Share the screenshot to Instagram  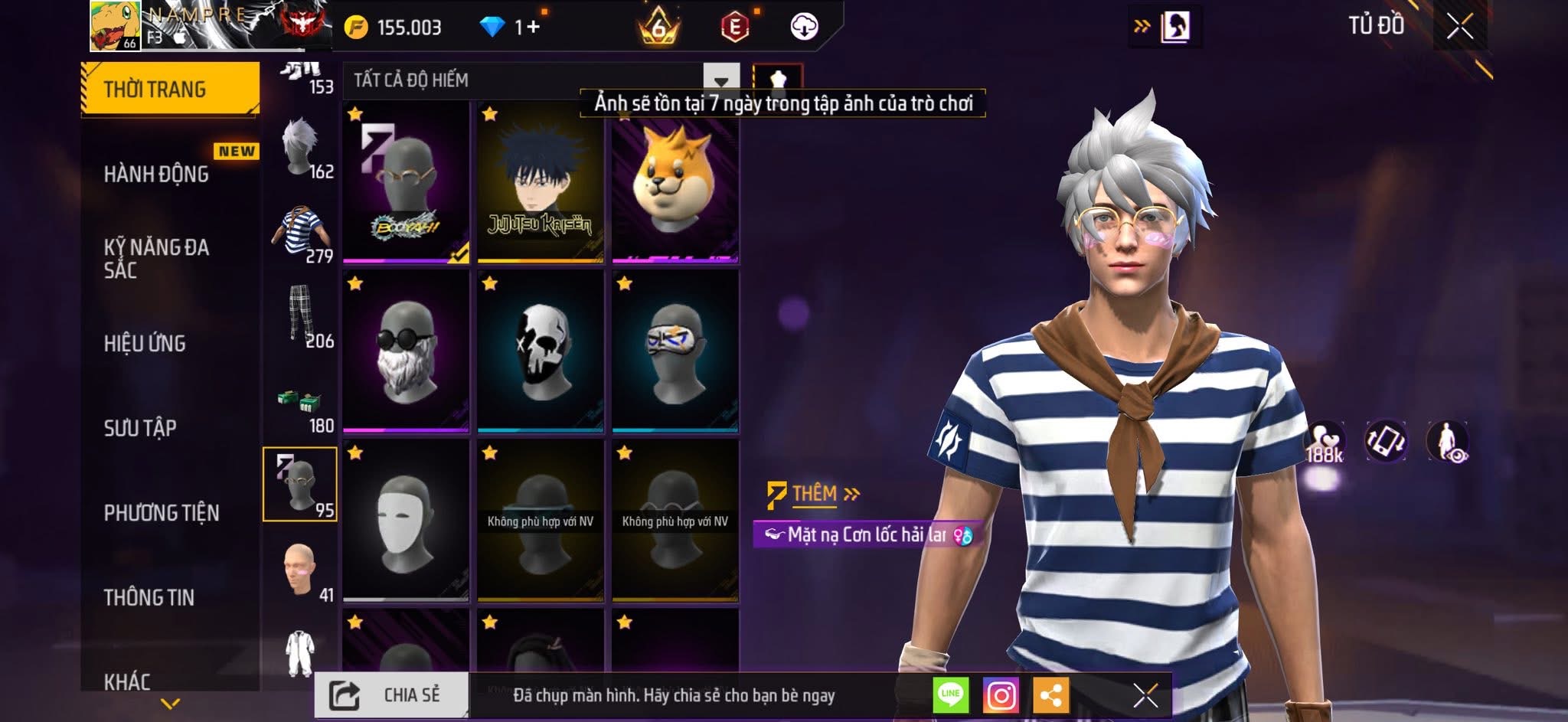pos(1001,695)
